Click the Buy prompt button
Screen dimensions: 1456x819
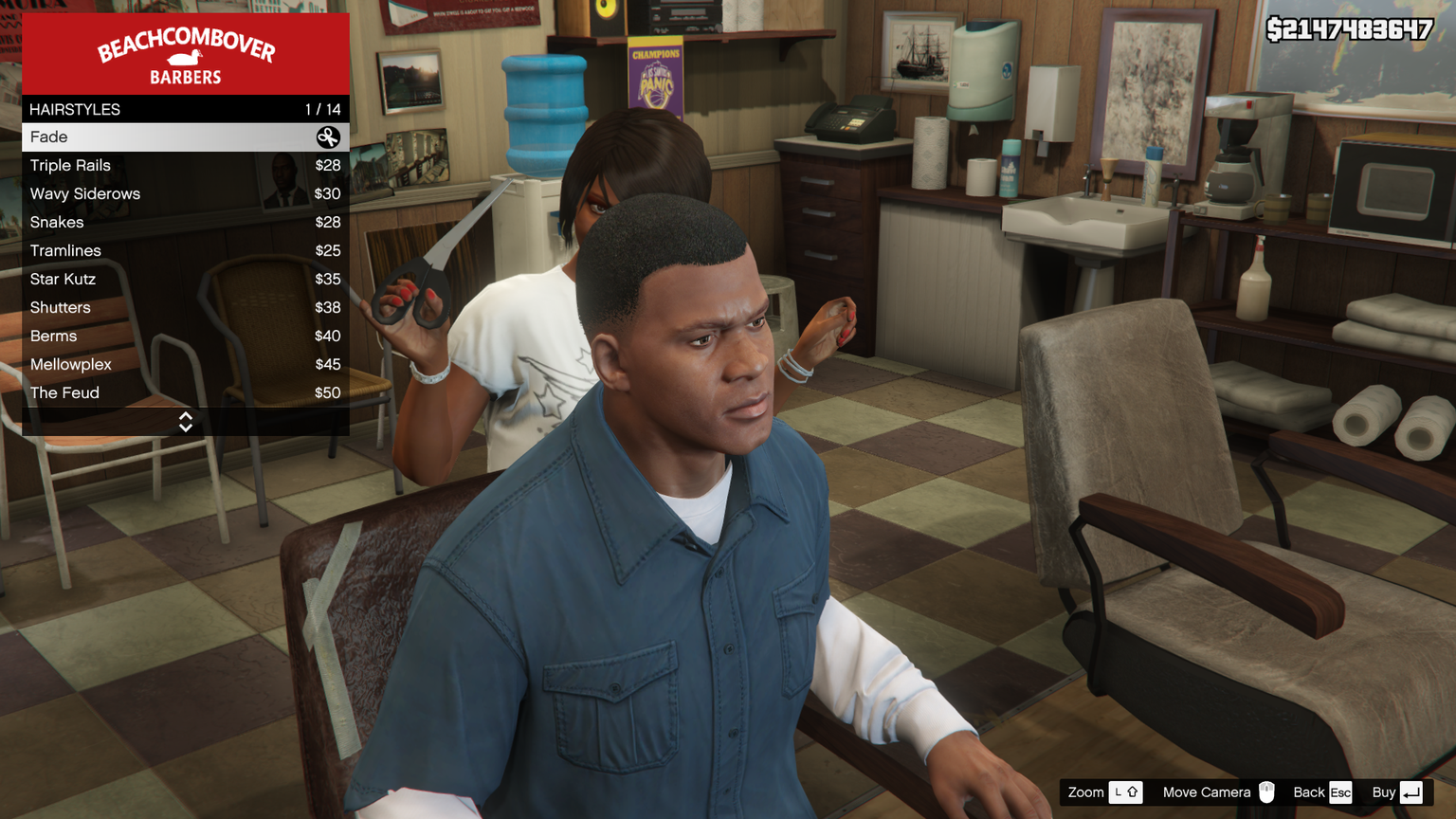(1397, 792)
